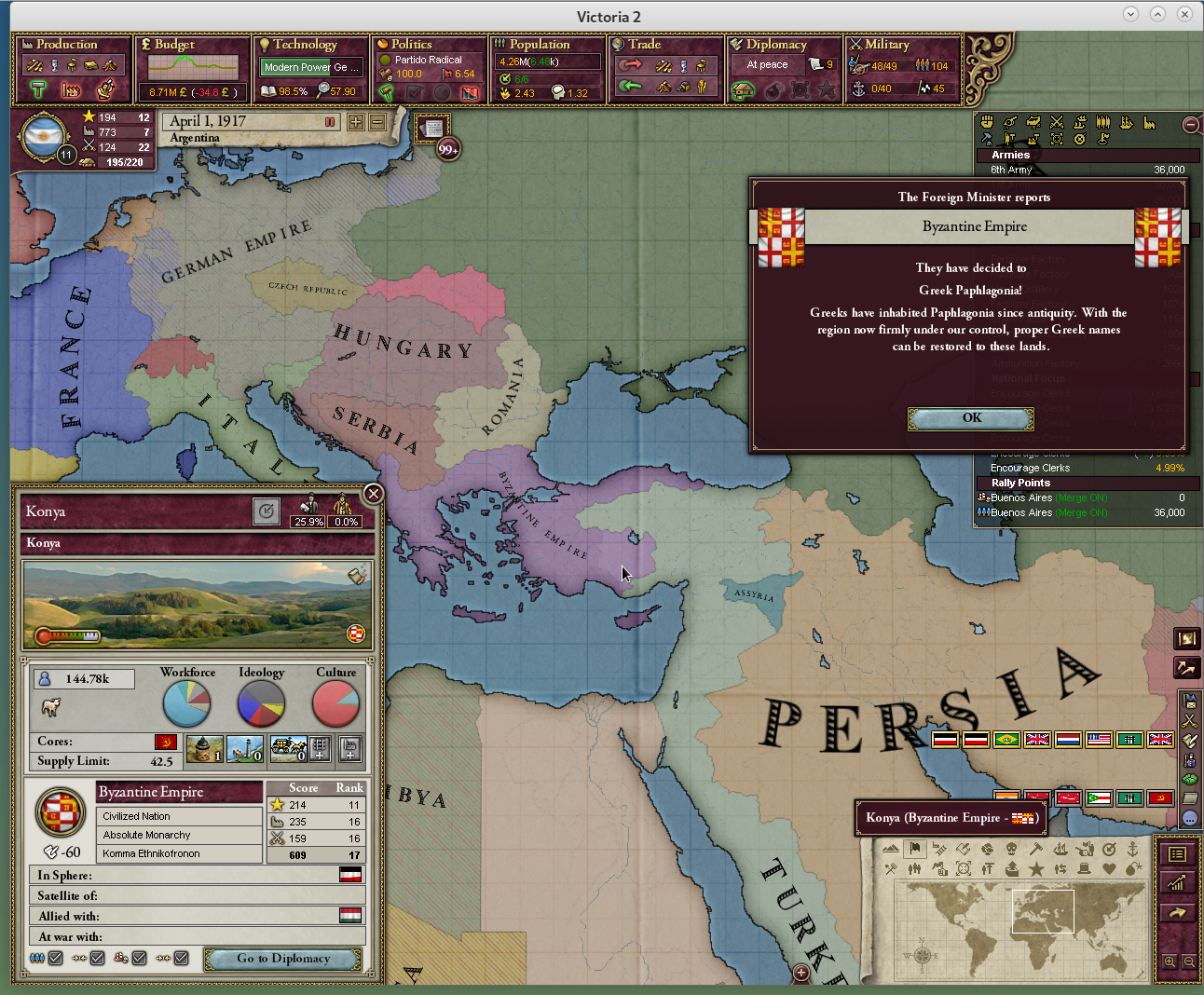Screen dimensions: 1204x995
Task: Open the Diplomacy tab
Action: 775,45
